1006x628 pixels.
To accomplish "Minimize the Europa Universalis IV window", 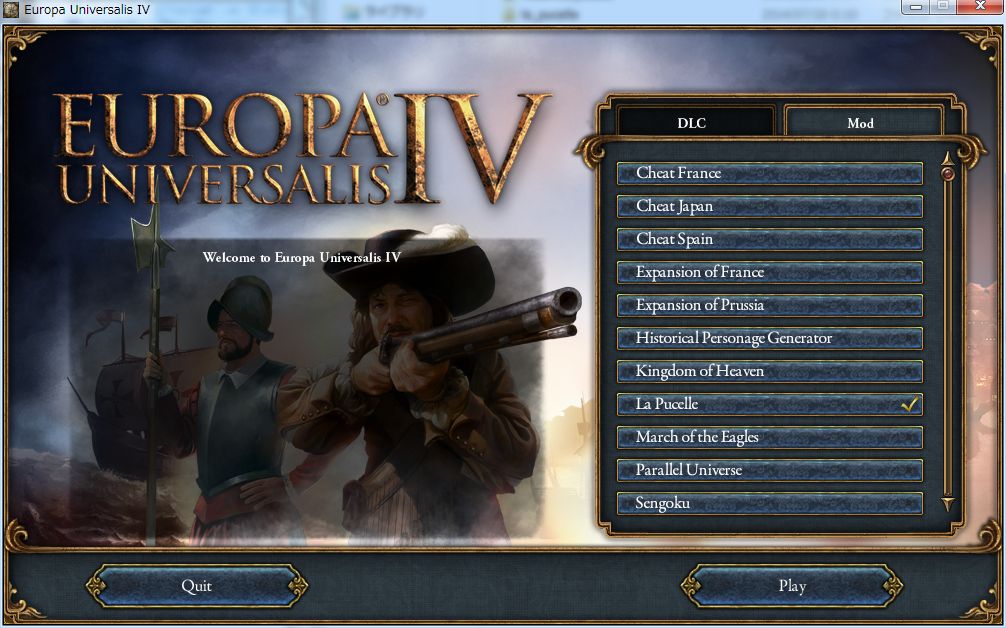I will coord(916,7).
